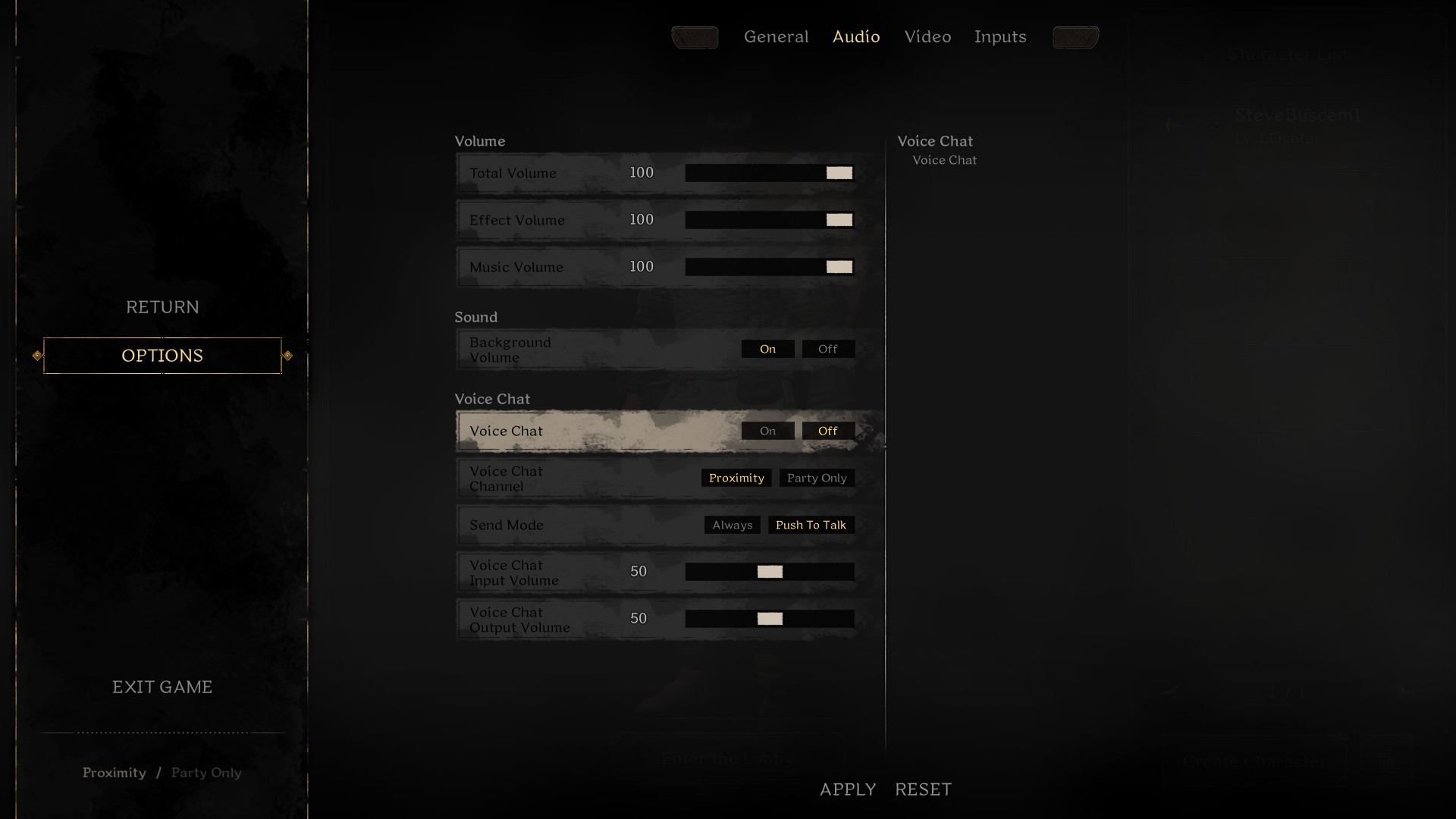
Task: Click the left shoulder-button tab-cycle icon
Action: (x=695, y=37)
